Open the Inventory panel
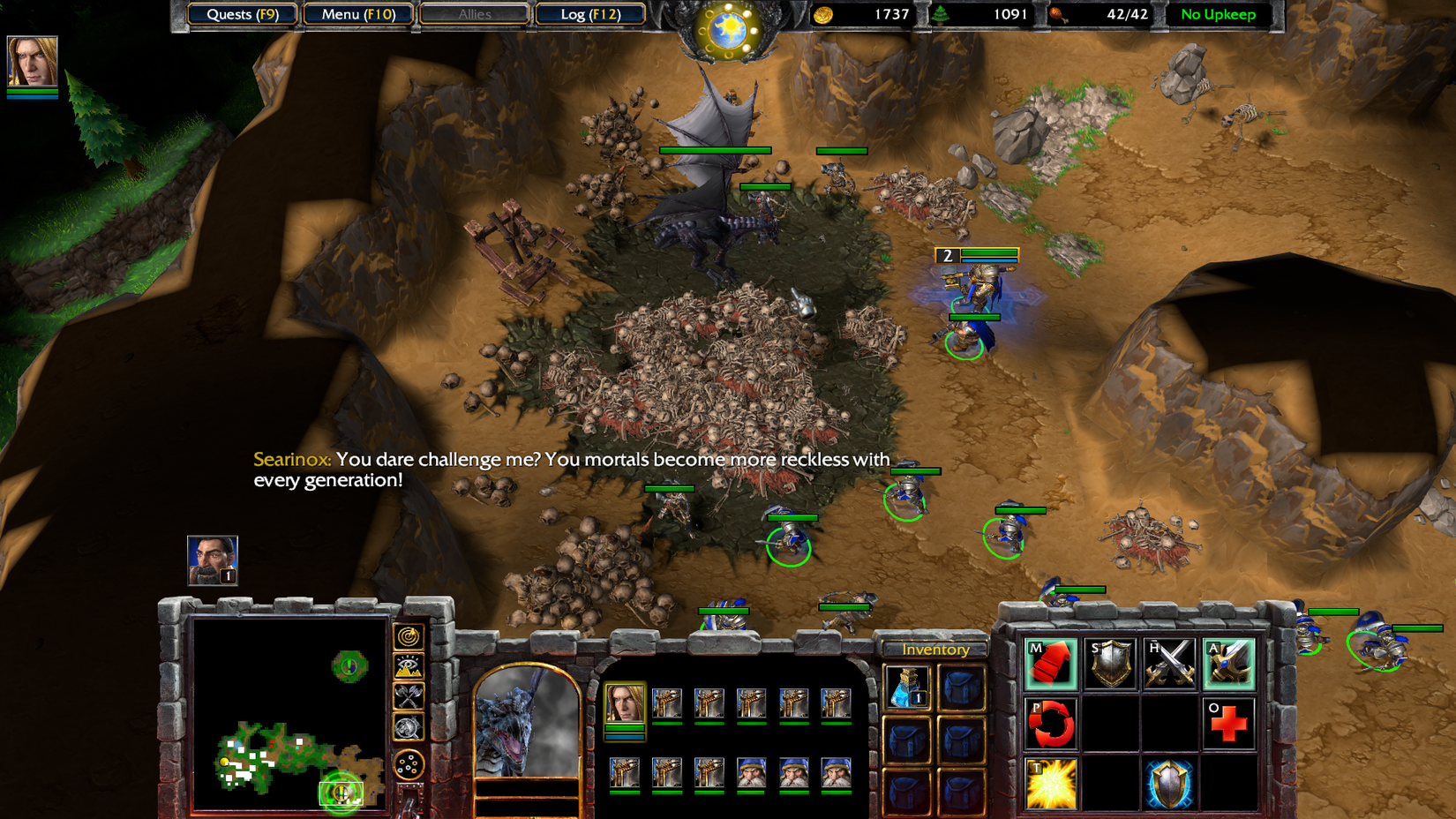The image size is (1456, 819). pos(934,649)
